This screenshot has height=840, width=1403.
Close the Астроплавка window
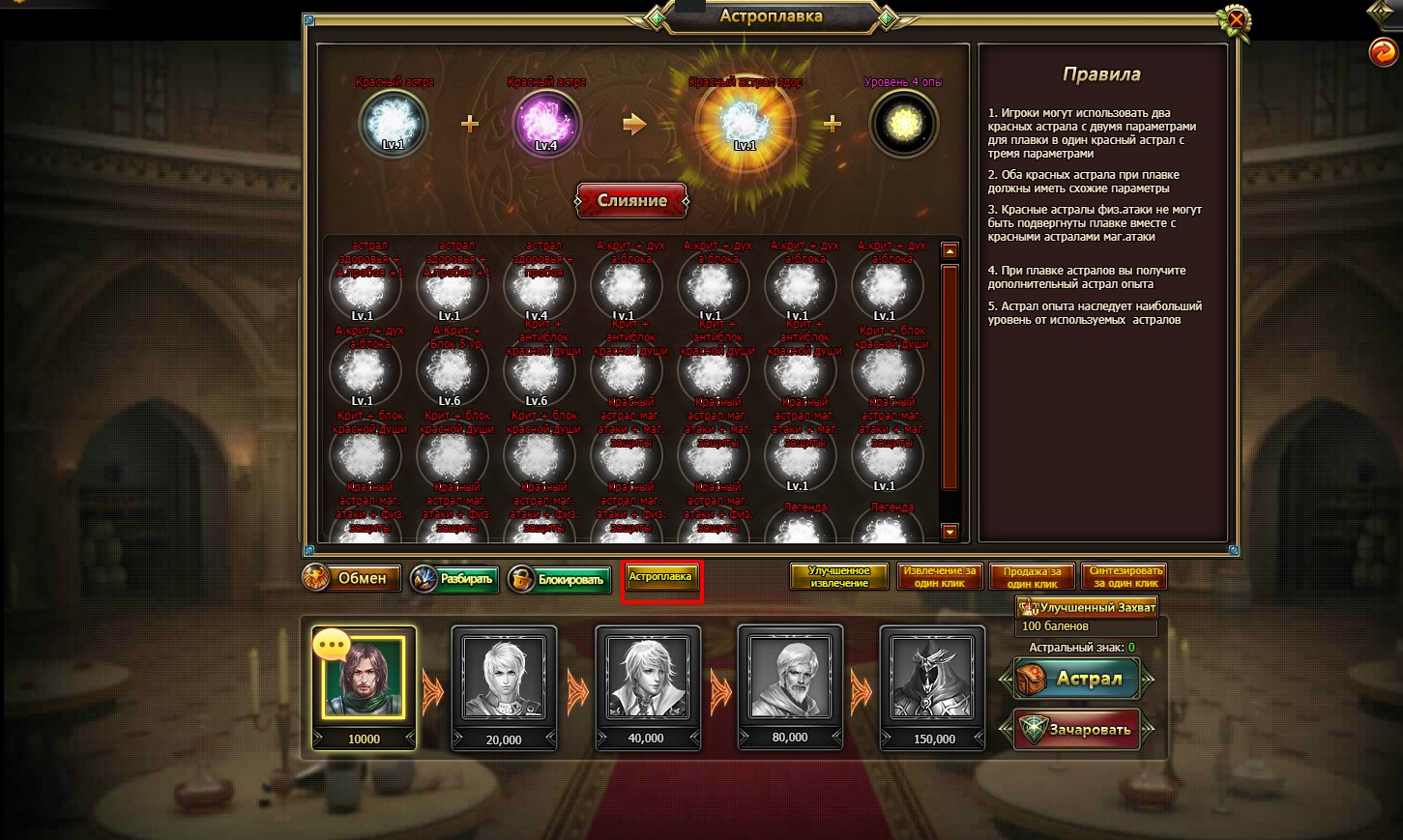click(x=1235, y=19)
